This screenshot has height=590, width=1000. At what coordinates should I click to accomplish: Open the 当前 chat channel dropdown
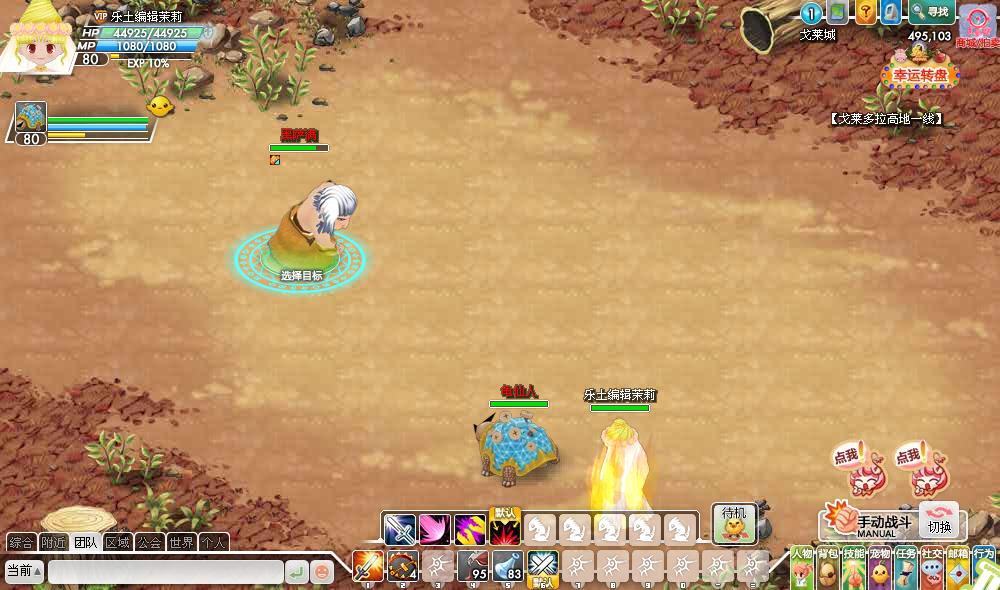click(24, 572)
